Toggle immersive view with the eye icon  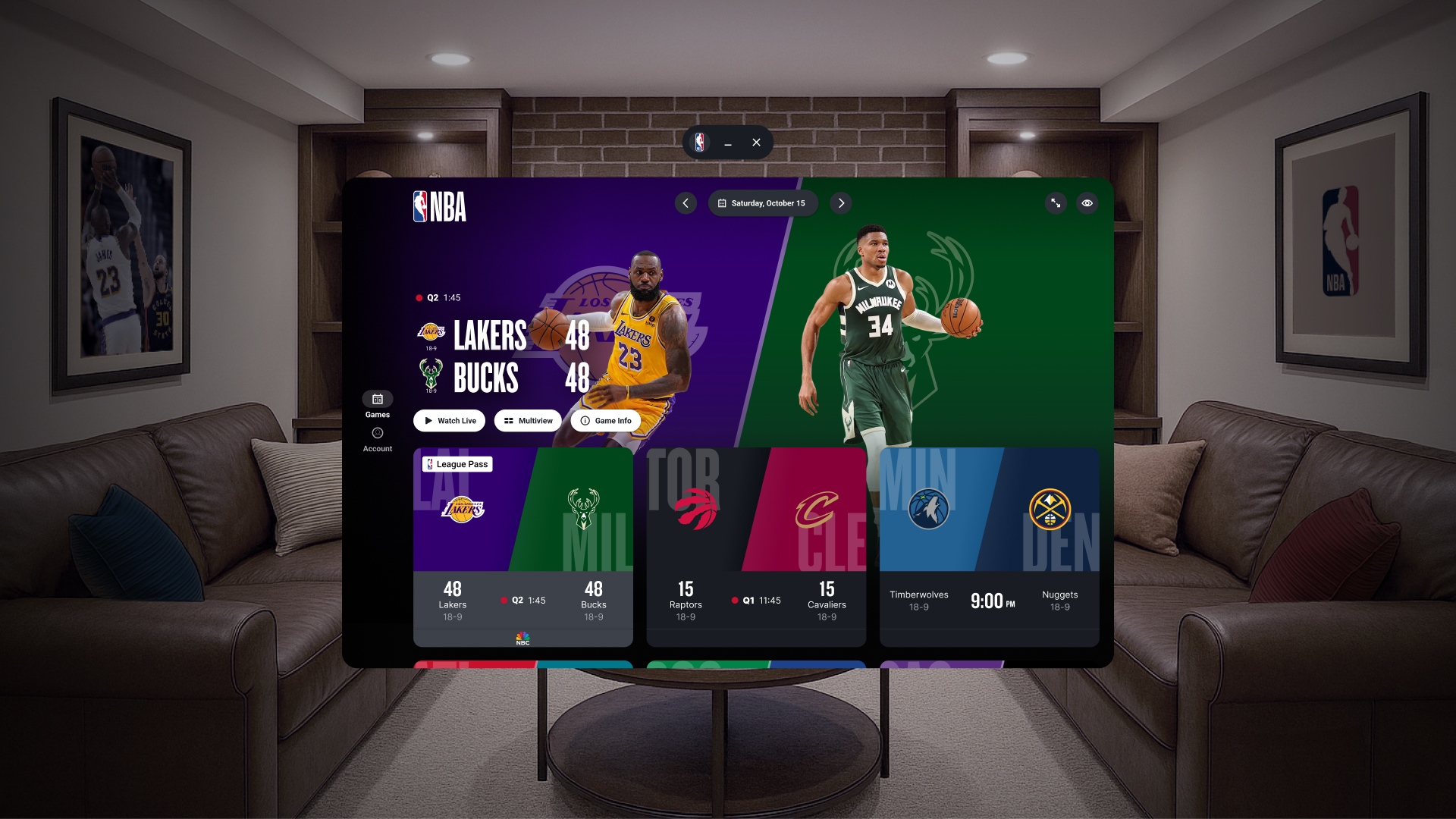coord(1087,202)
